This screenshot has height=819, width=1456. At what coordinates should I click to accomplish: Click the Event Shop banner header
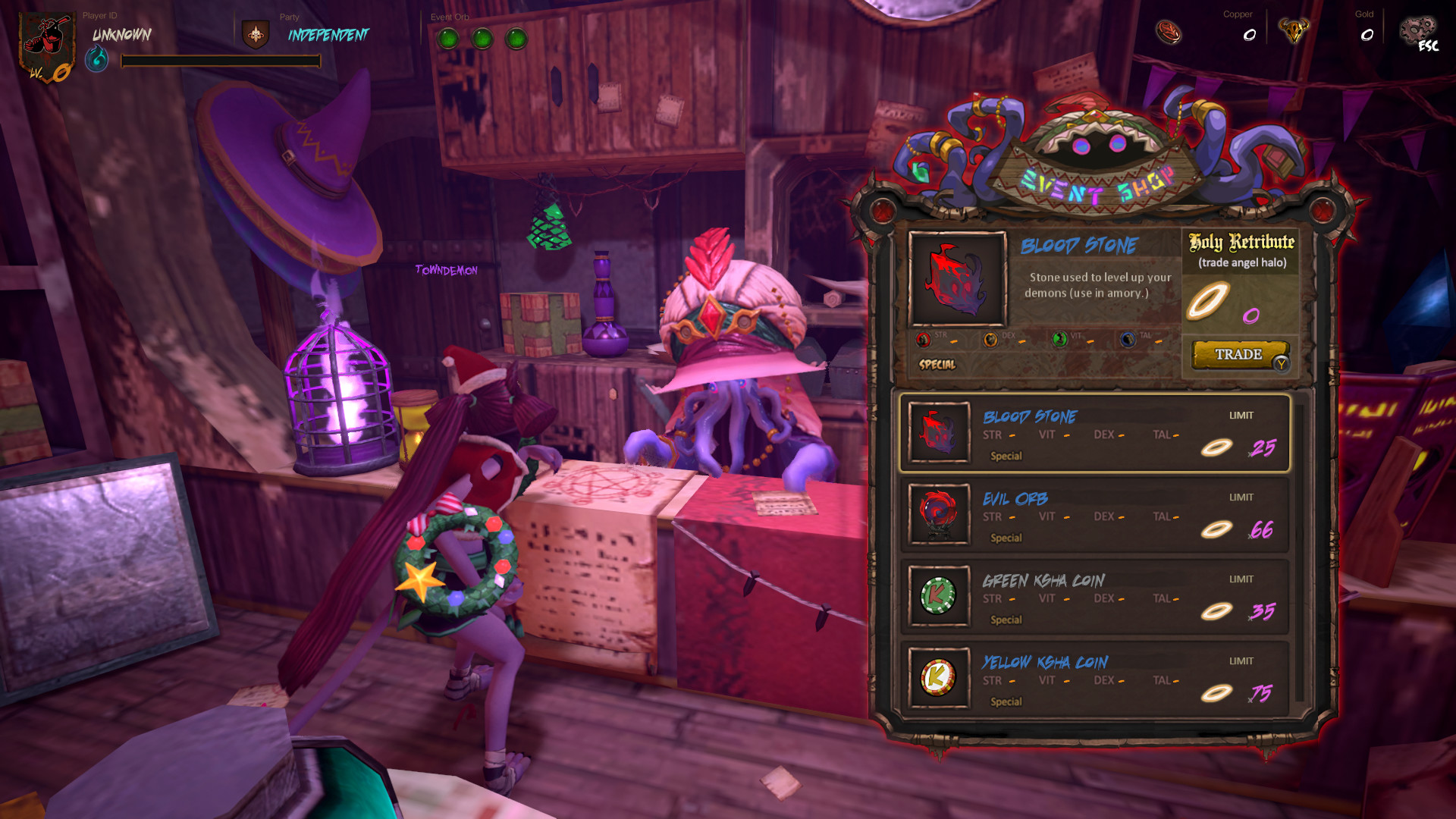[x=1098, y=184]
